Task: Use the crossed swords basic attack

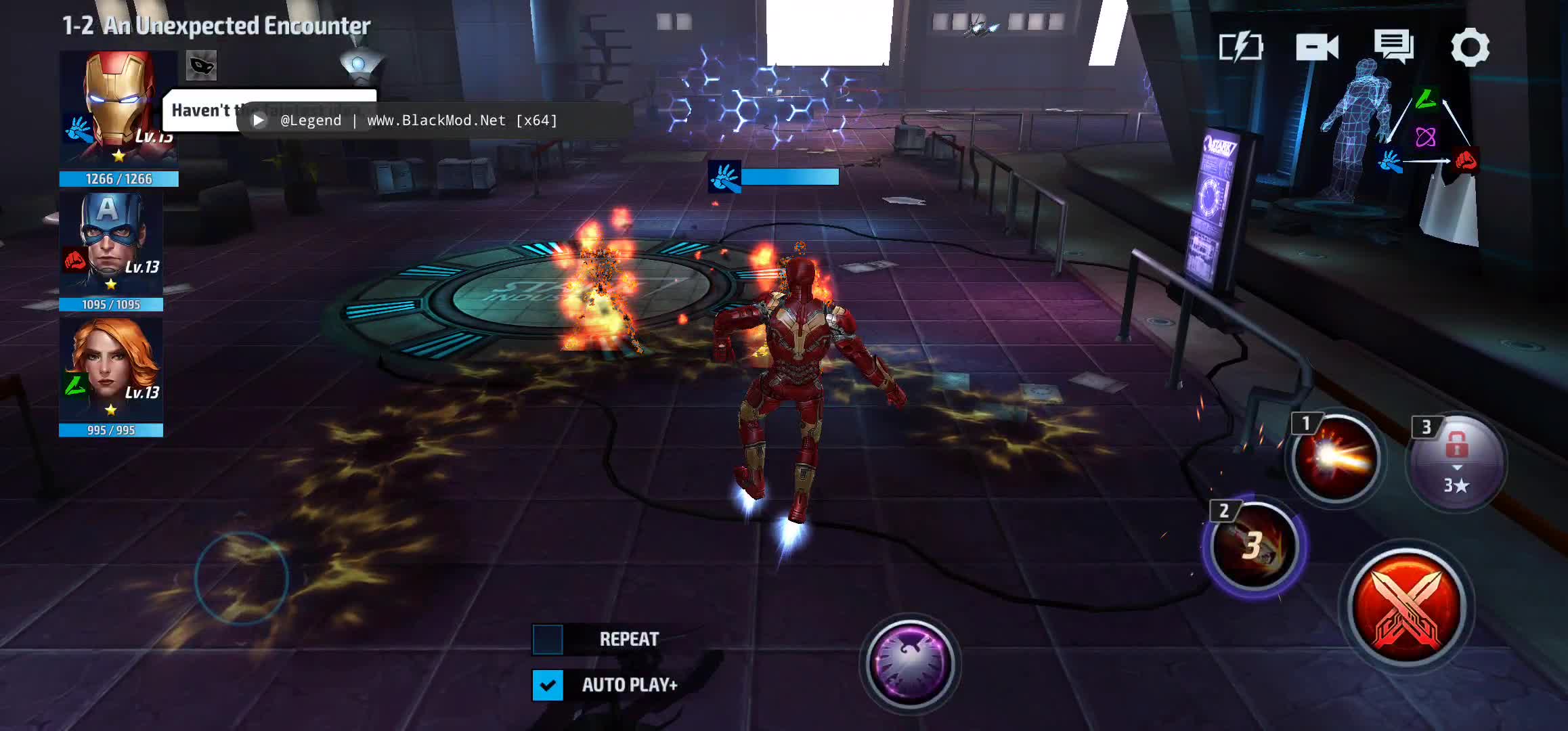Action: 1407,606
